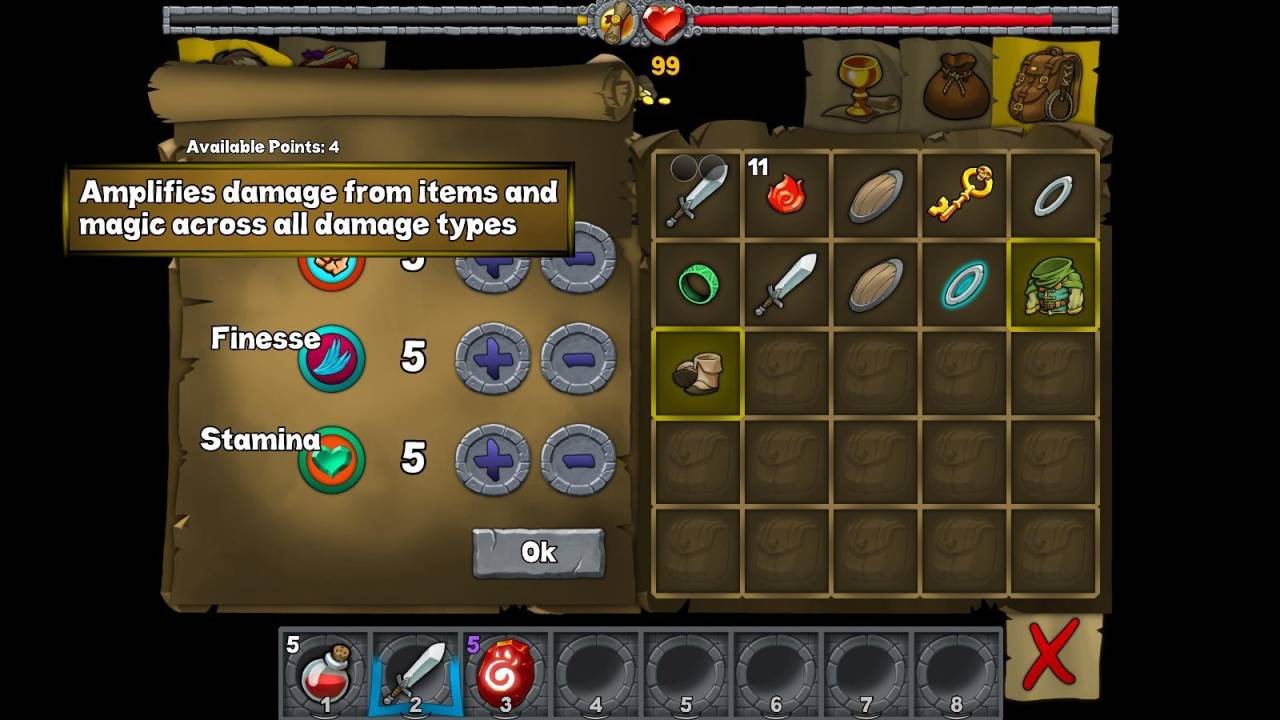Switch to the tied pouch tab
The width and height of the screenshot is (1280, 720).
pos(955,87)
